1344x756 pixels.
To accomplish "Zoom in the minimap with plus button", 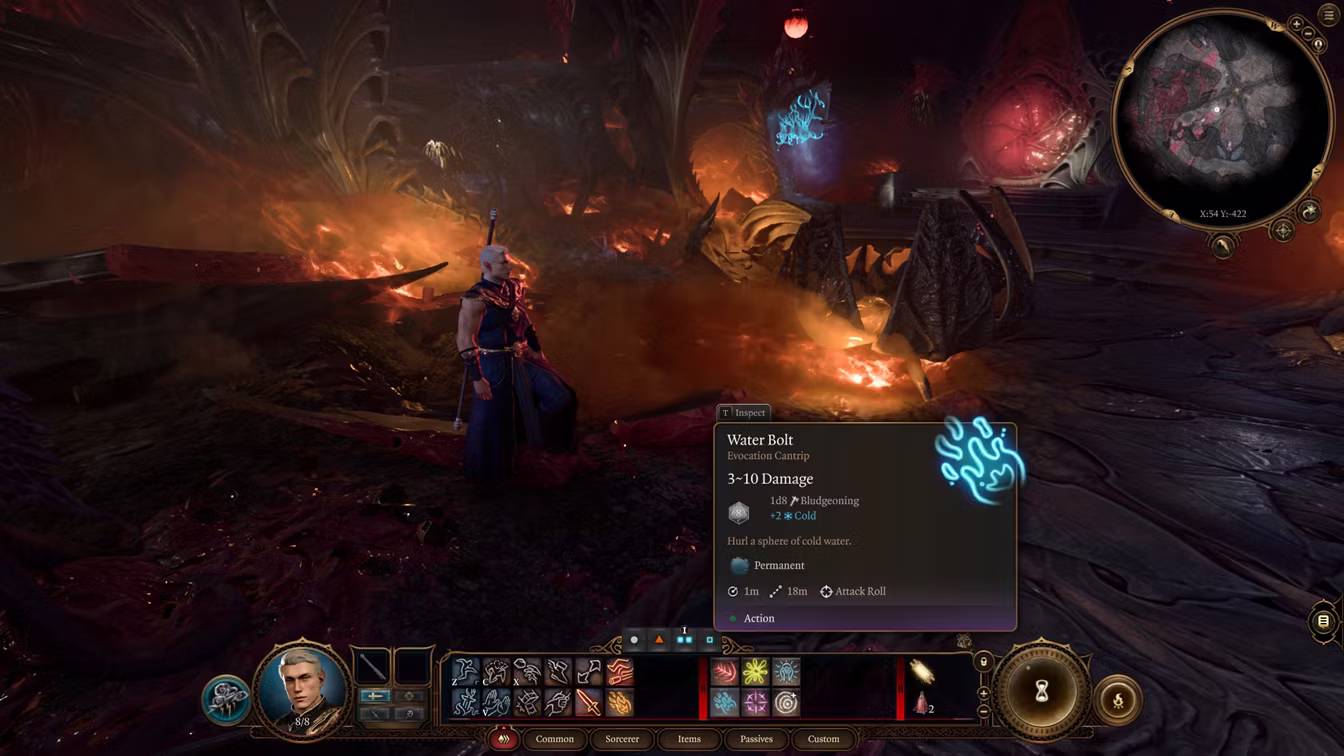I will 1297,24.
